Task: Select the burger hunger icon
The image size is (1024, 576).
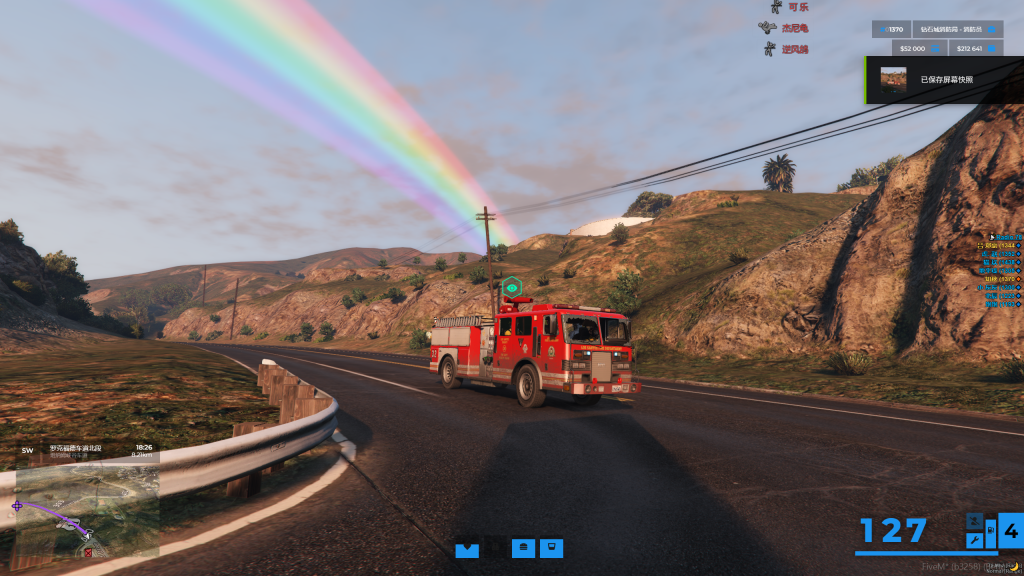Action: 523,548
